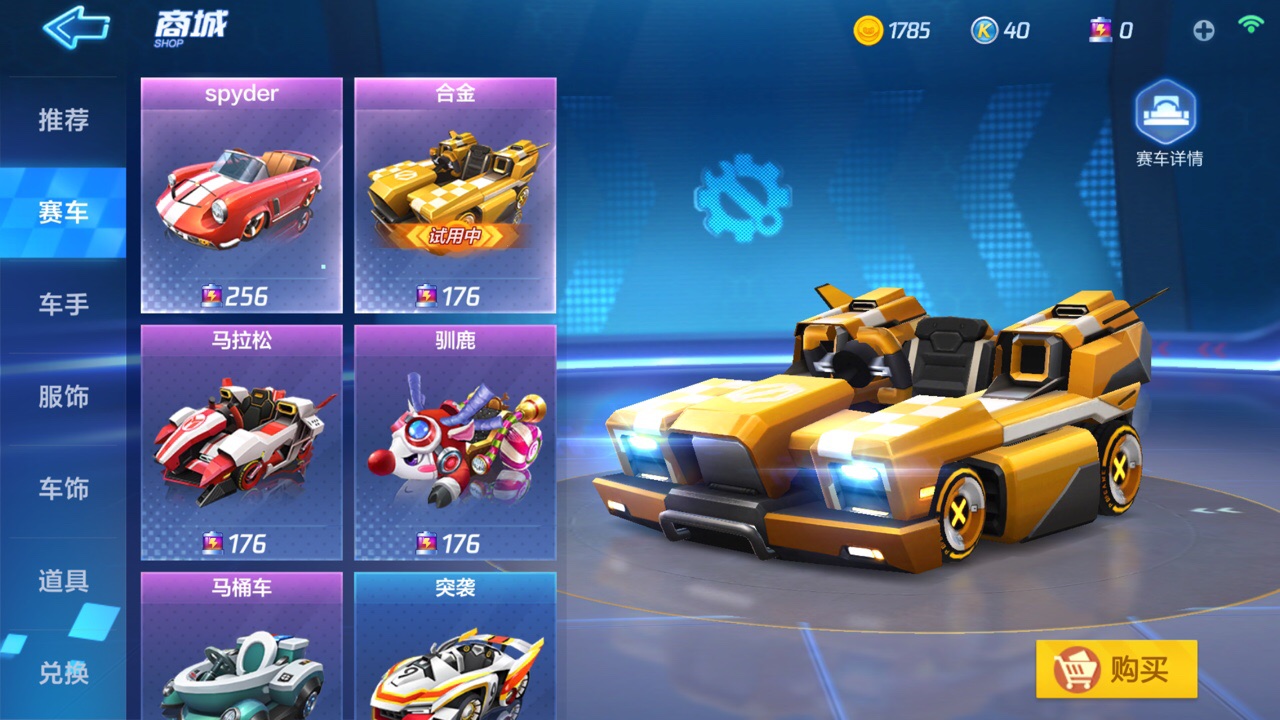Choose the 兑换 tab
This screenshot has width=1280, height=720.
63,673
